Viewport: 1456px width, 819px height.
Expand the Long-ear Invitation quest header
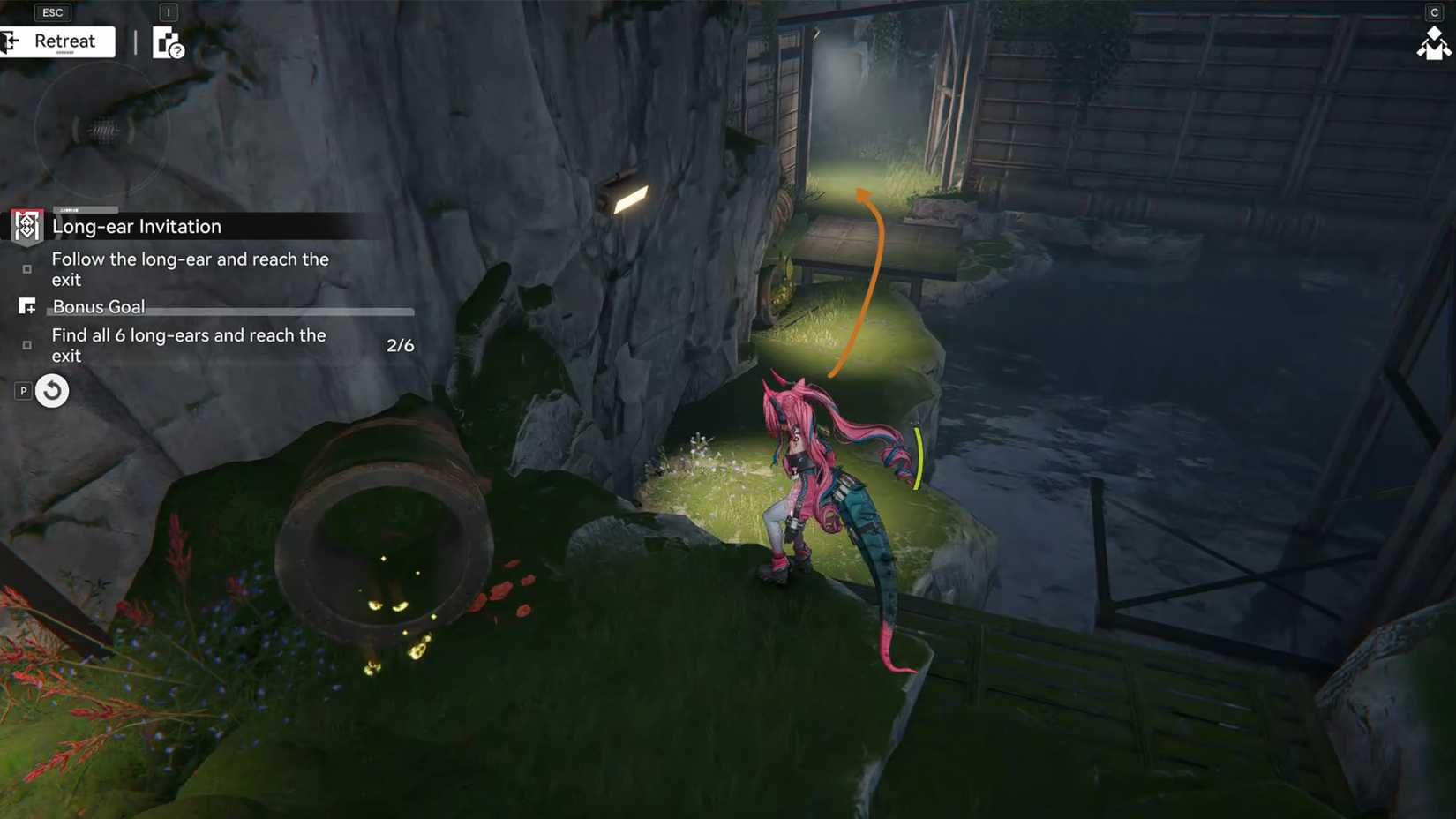[137, 227]
